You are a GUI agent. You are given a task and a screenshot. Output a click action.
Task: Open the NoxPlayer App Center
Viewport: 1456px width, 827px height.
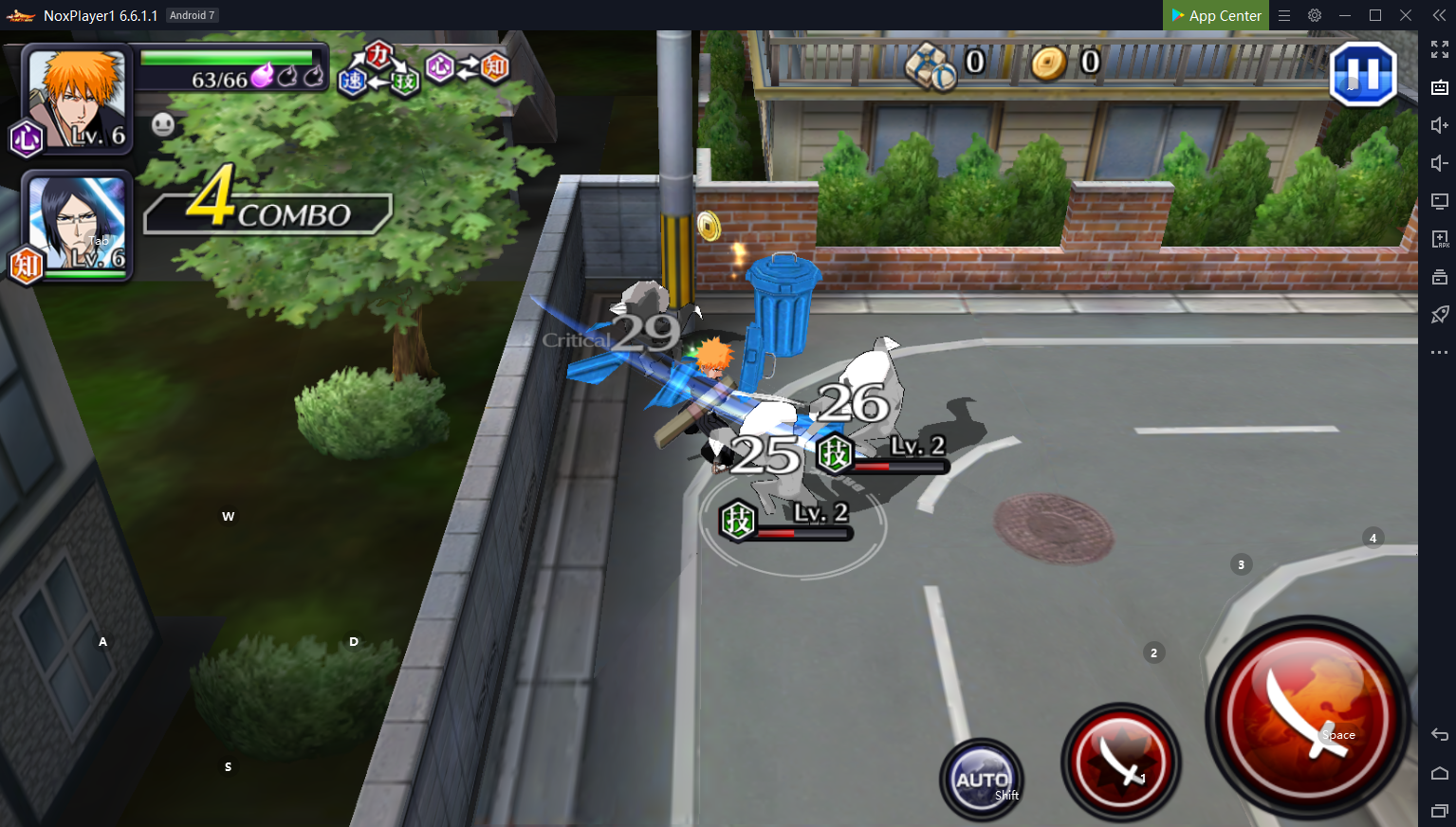pyautogui.click(x=1215, y=15)
